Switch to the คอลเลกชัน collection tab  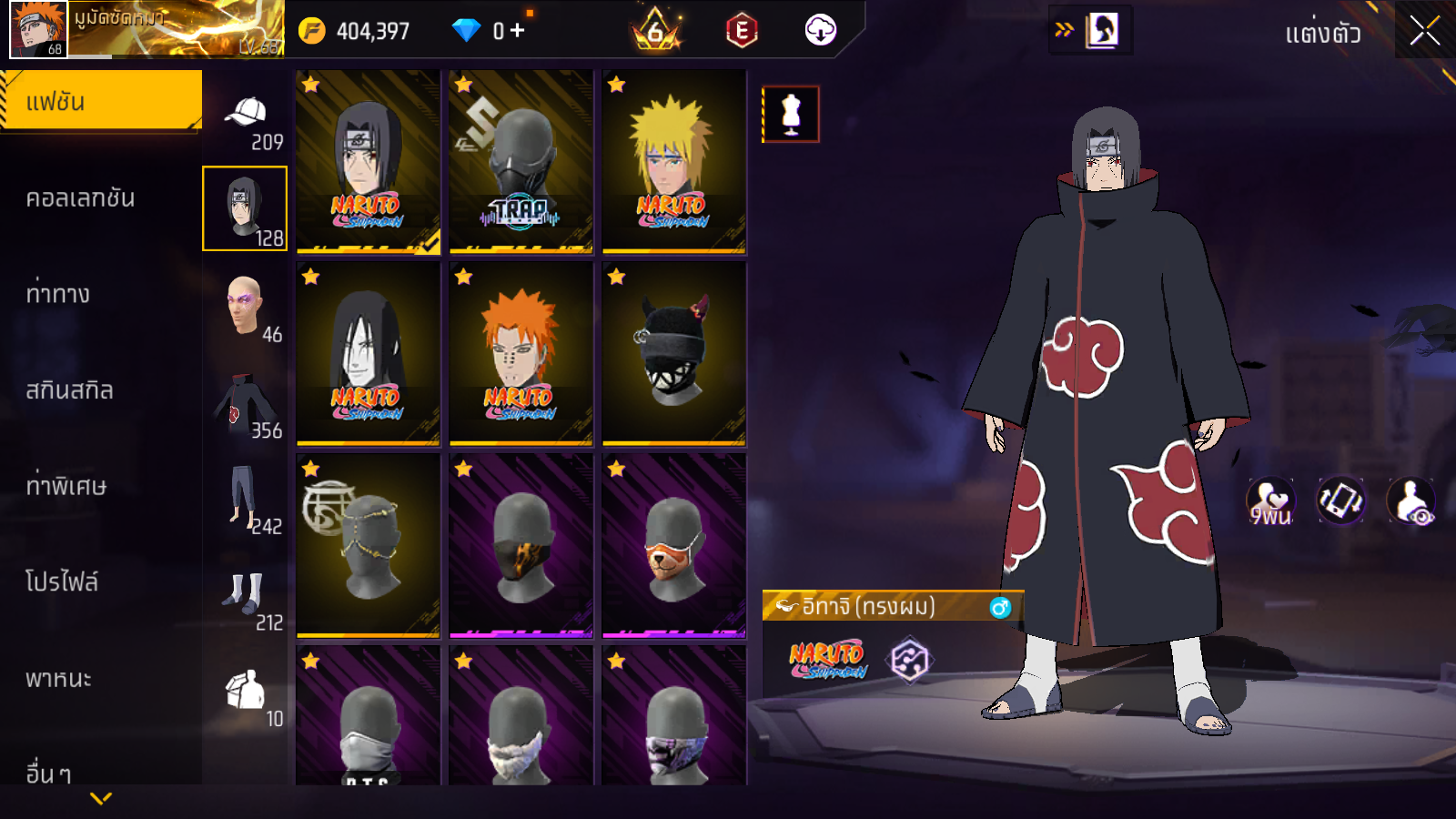(x=80, y=197)
